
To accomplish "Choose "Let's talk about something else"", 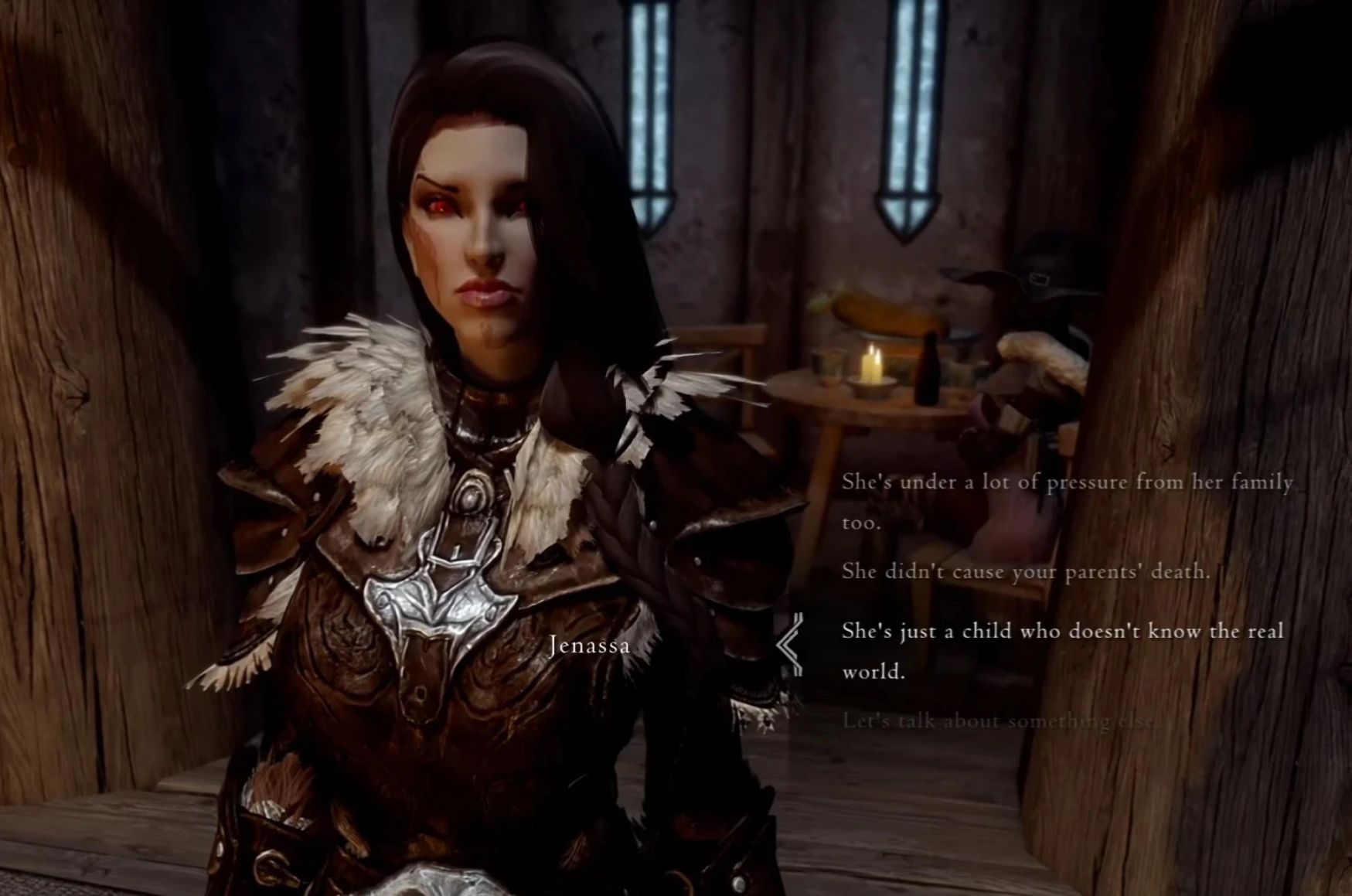I will [x=998, y=721].
